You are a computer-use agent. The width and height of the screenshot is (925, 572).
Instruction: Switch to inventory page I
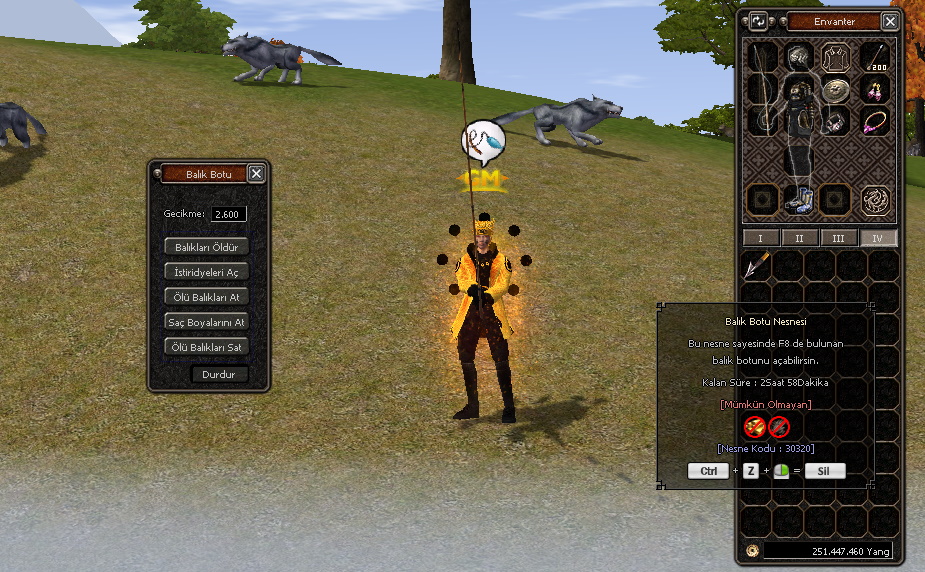point(761,238)
